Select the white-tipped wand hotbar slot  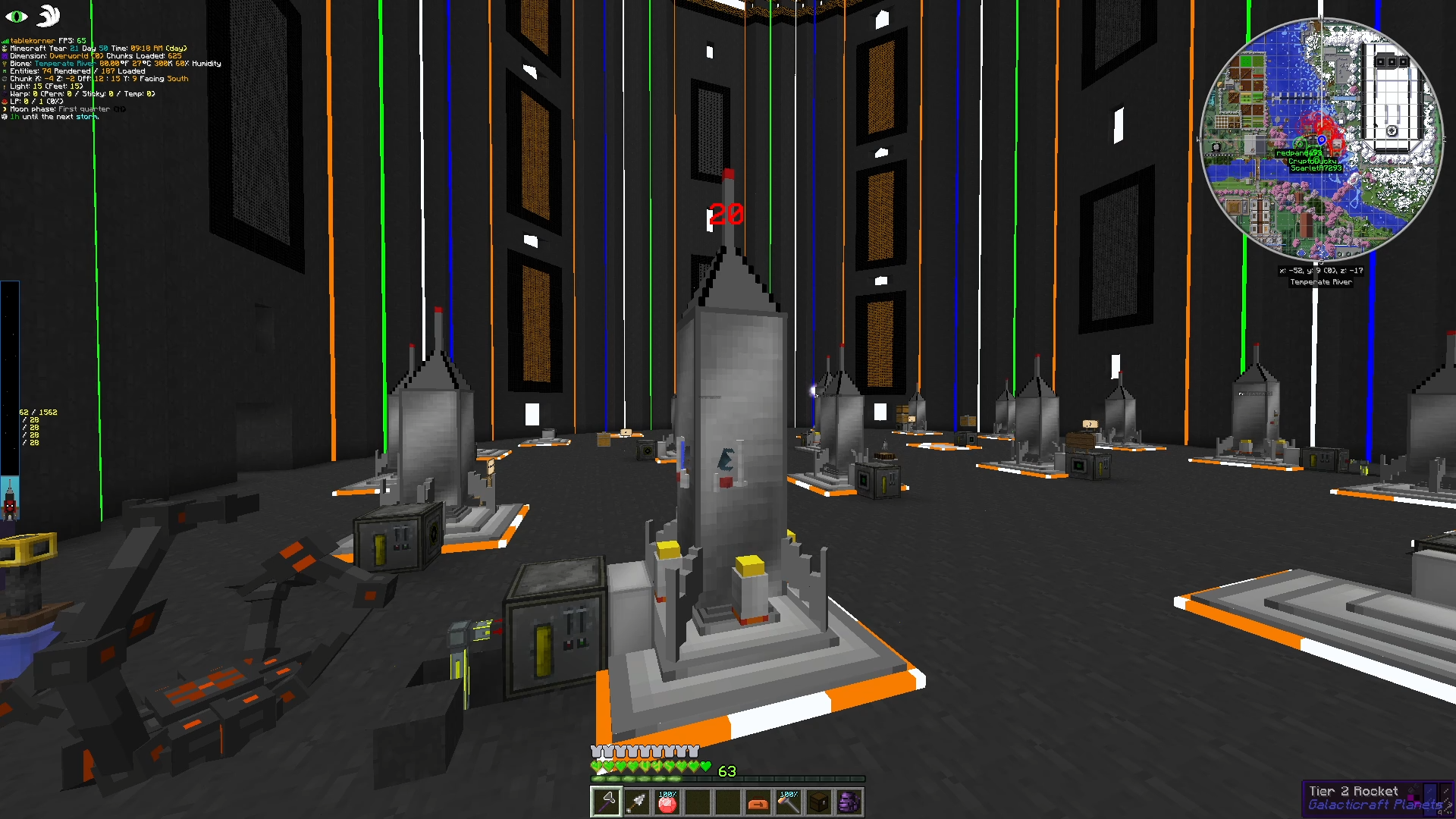click(637, 802)
